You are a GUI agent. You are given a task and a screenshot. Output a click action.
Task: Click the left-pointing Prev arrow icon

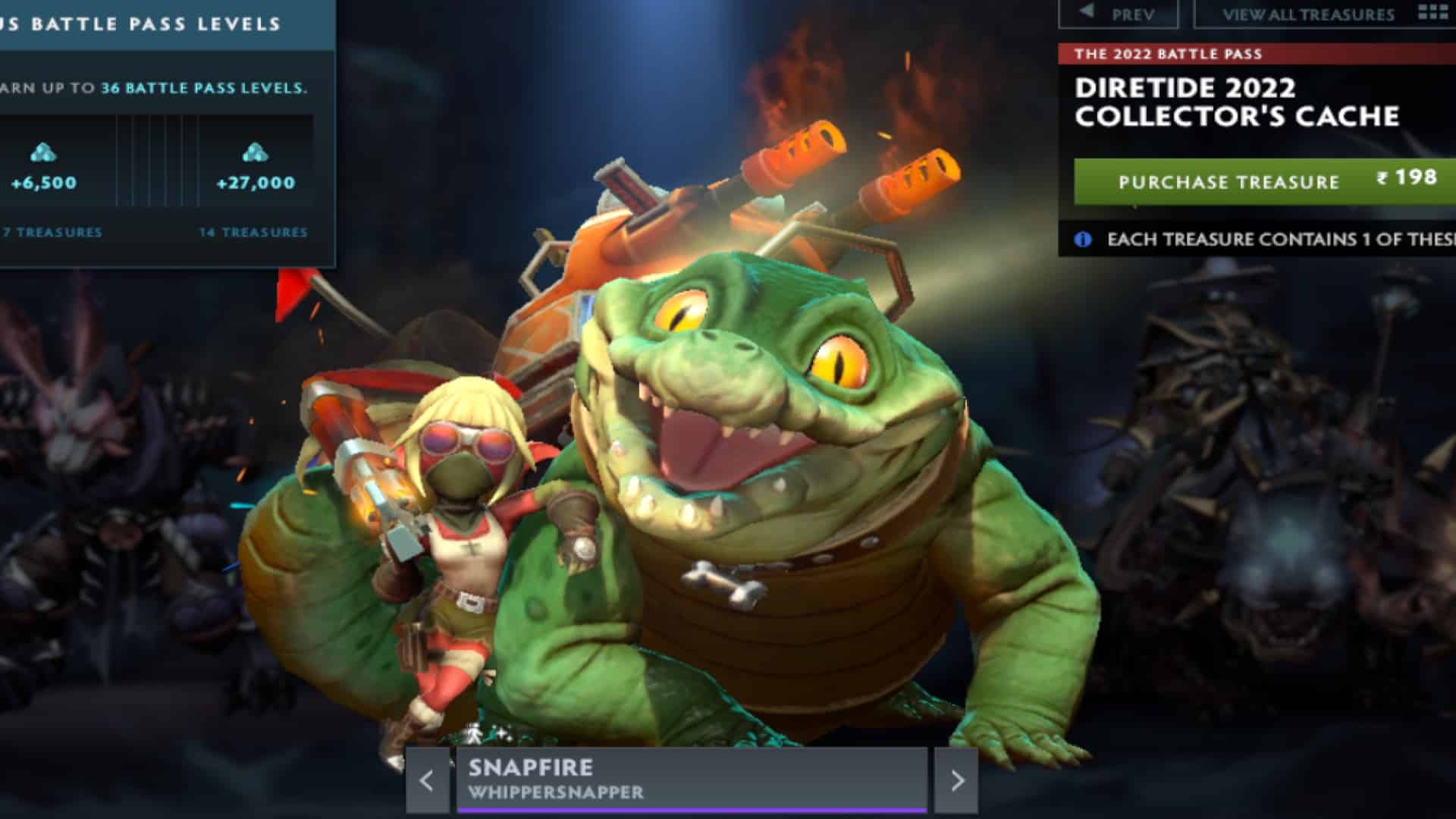[1086, 11]
